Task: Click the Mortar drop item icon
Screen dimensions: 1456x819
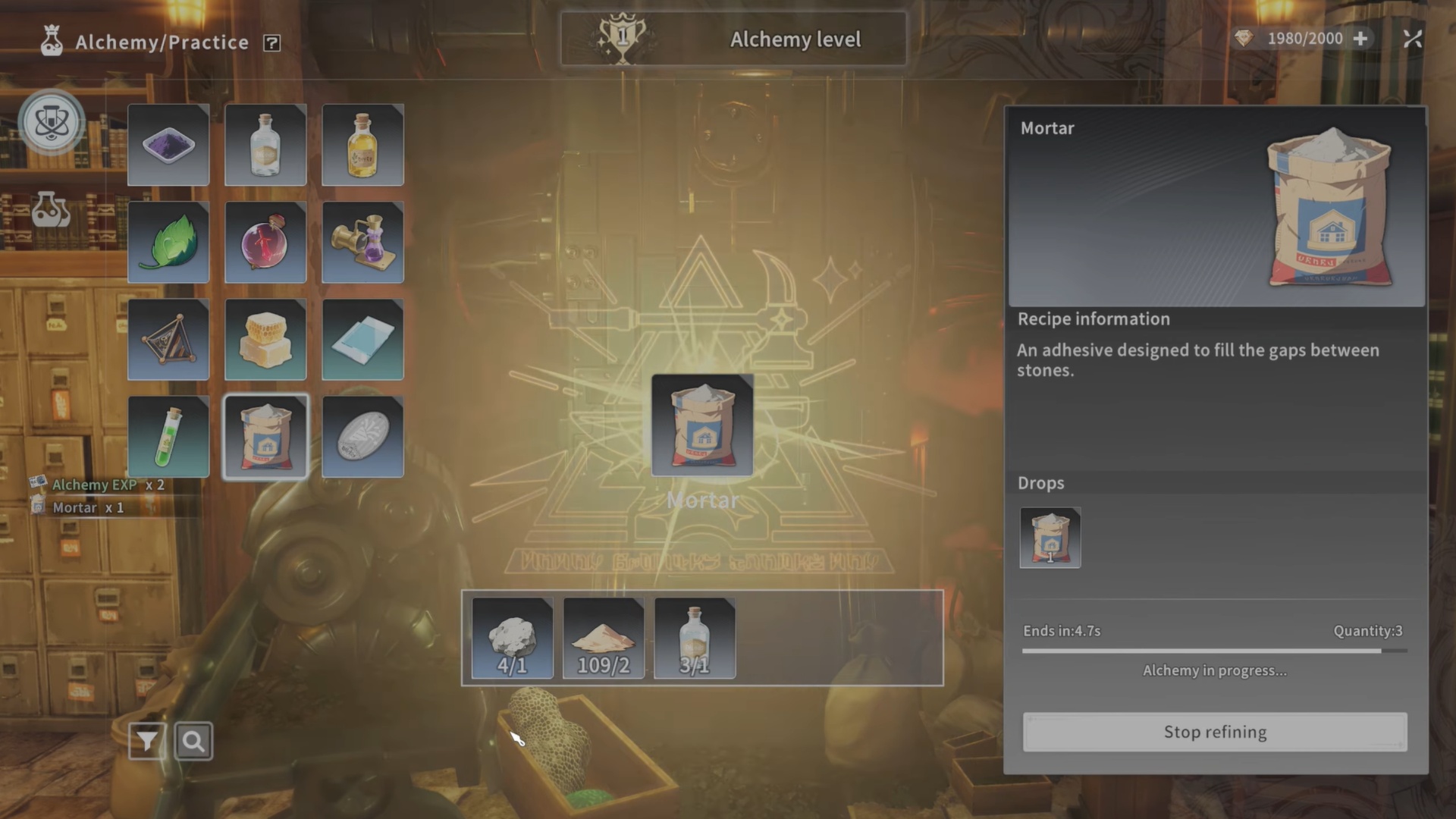Action: pos(1050,538)
